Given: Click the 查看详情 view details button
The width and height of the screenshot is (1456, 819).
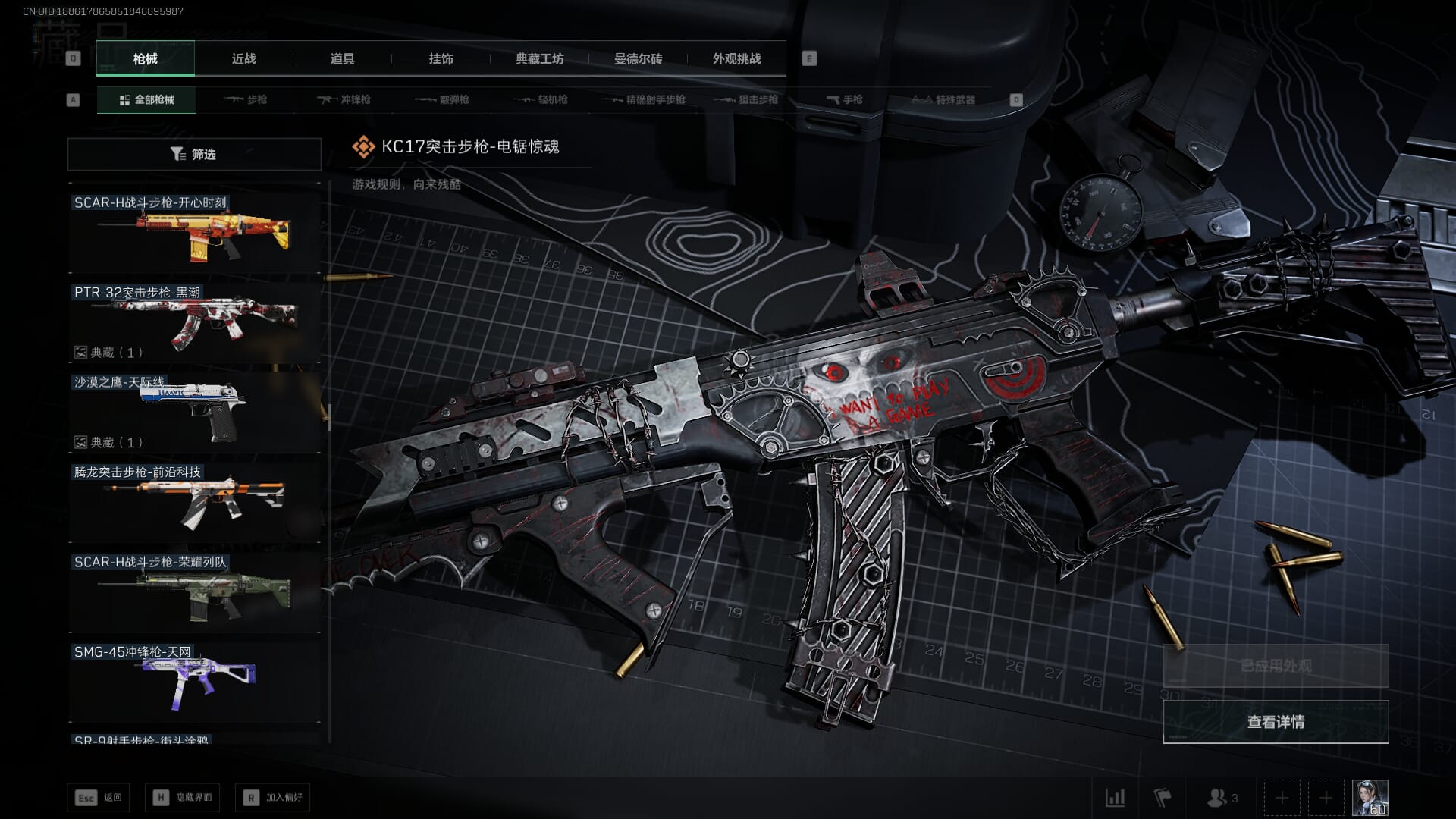Looking at the screenshot, I should 1276,721.
